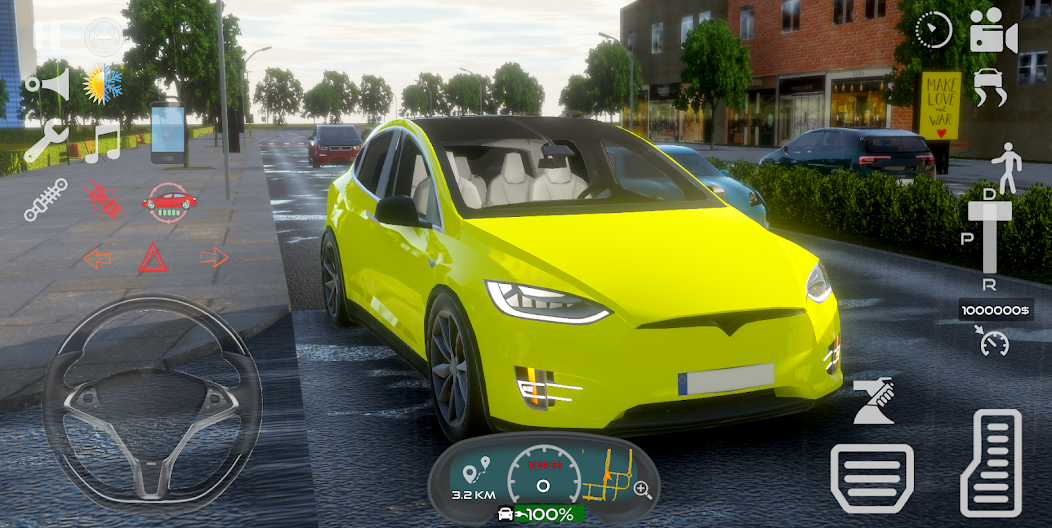Tap the smiley face icon
Image resolution: width=1052 pixels, height=528 pixels.
tap(103, 36)
